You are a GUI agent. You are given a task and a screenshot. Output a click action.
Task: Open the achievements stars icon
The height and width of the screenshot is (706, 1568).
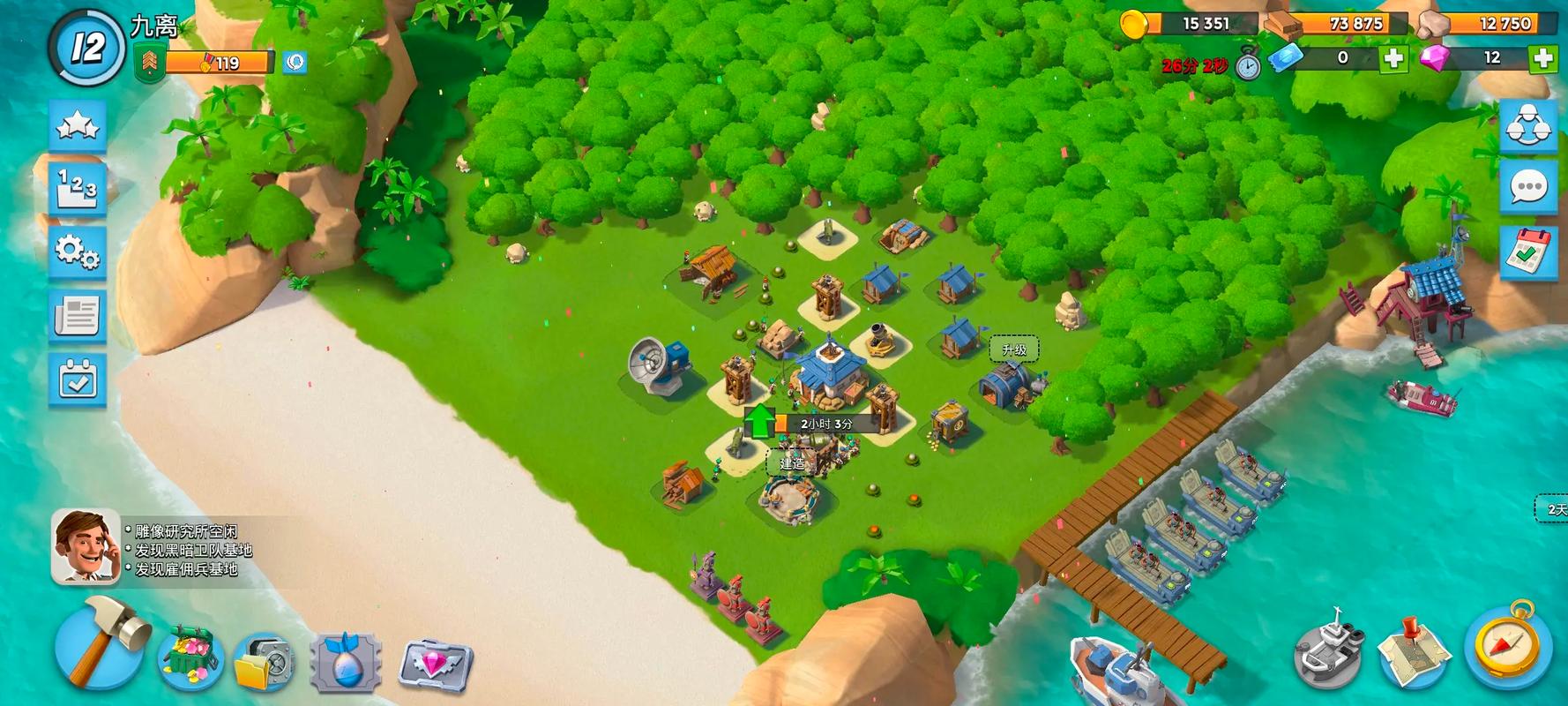(x=78, y=126)
